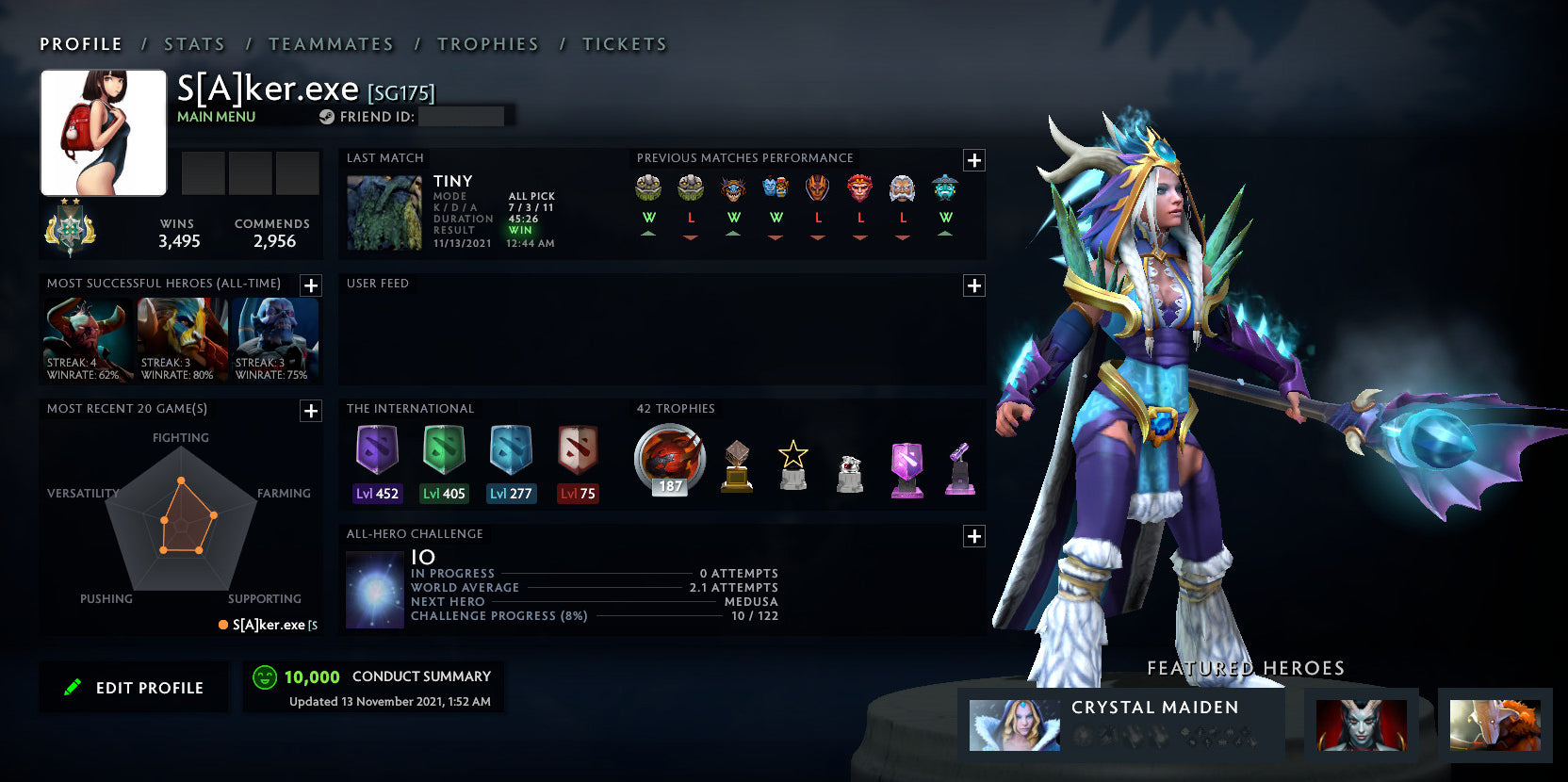Open the Tiny last match thumbnail
1568x782 pixels.
tap(384, 209)
